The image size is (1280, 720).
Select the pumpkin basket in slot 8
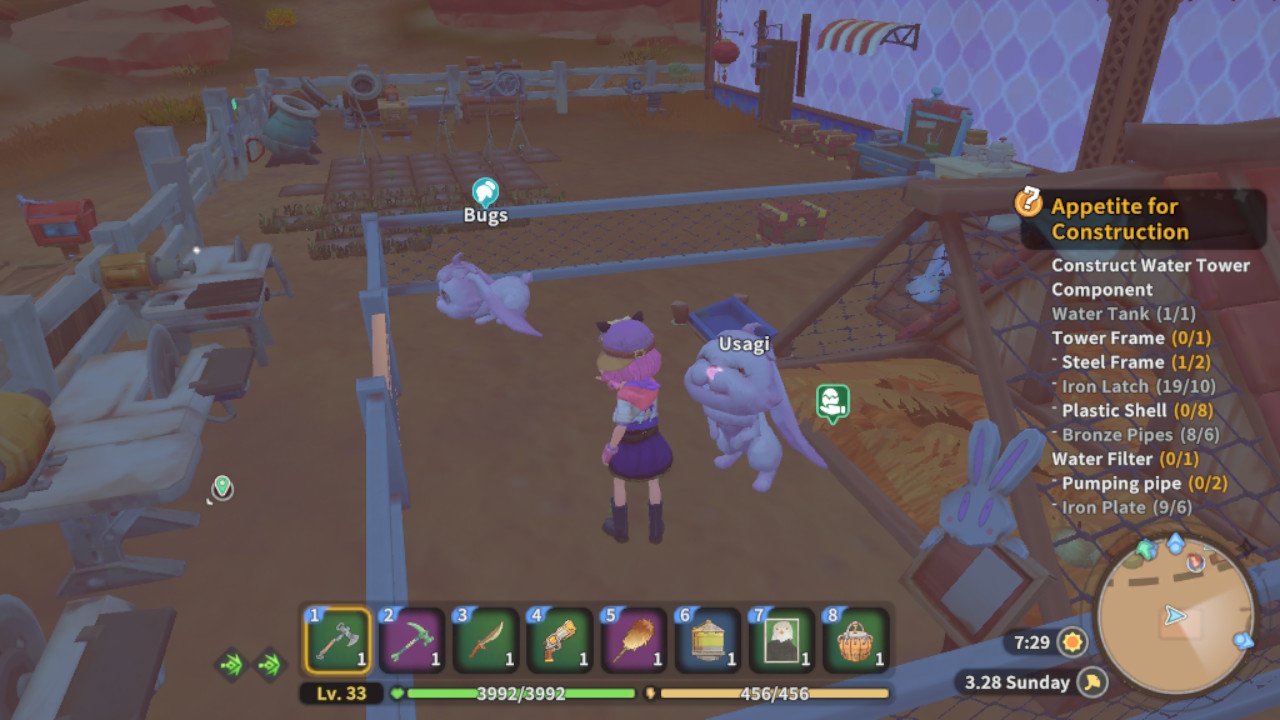[x=856, y=640]
